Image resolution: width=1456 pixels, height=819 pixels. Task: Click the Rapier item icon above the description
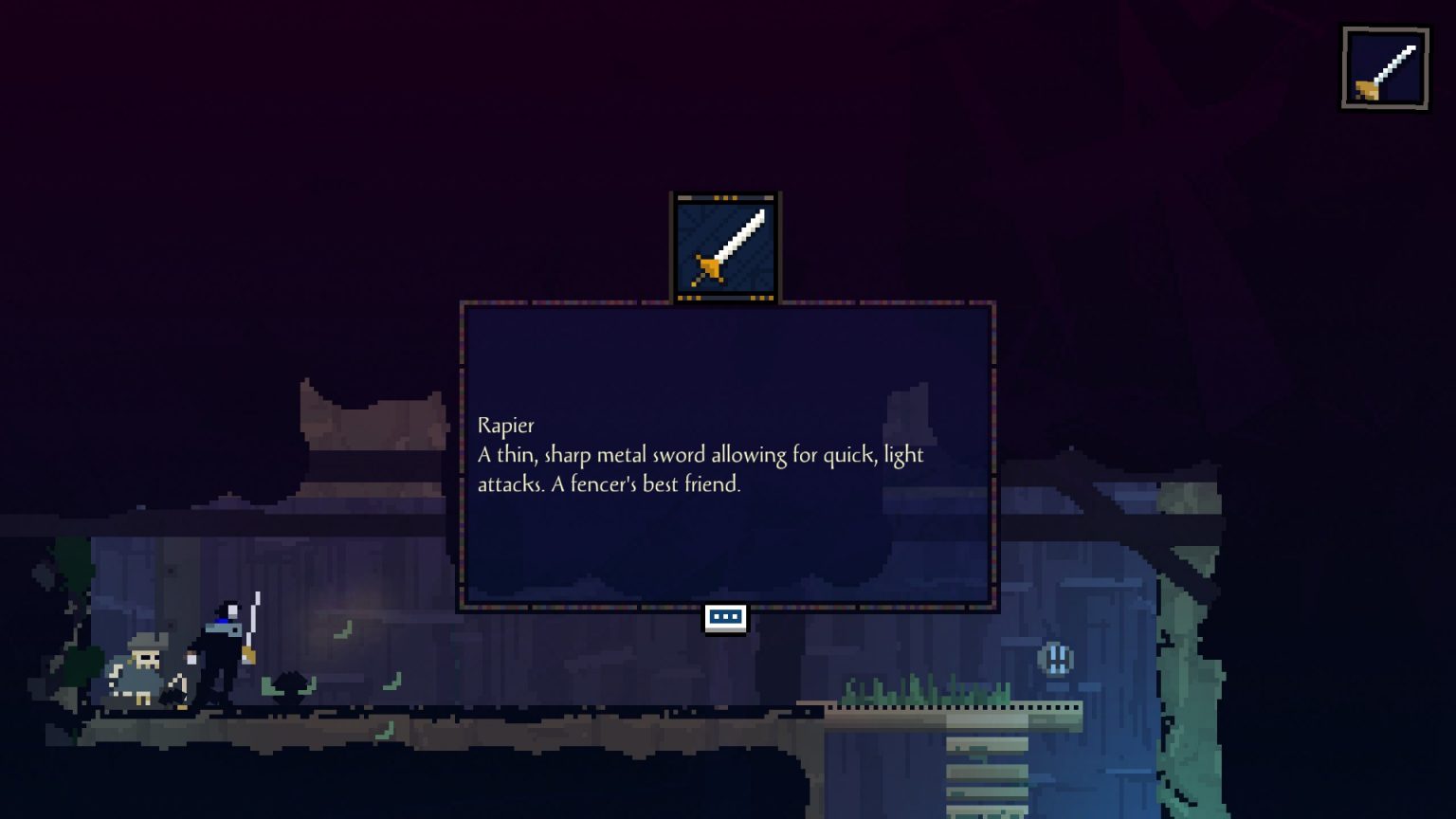coord(725,247)
